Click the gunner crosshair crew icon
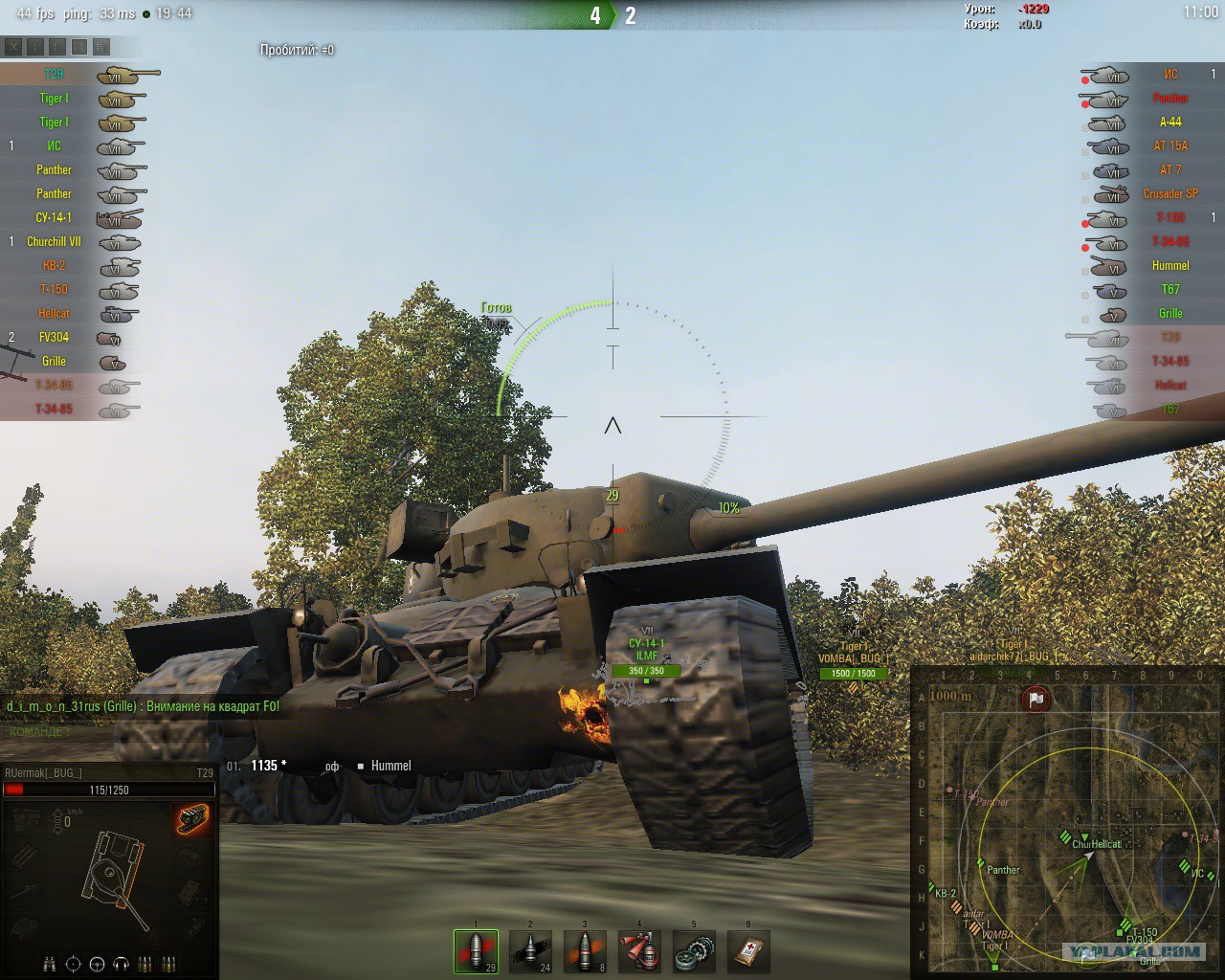Image resolution: width=1225 pixels, height=980 pixels. pyautogui.click(x=73, y=964)
